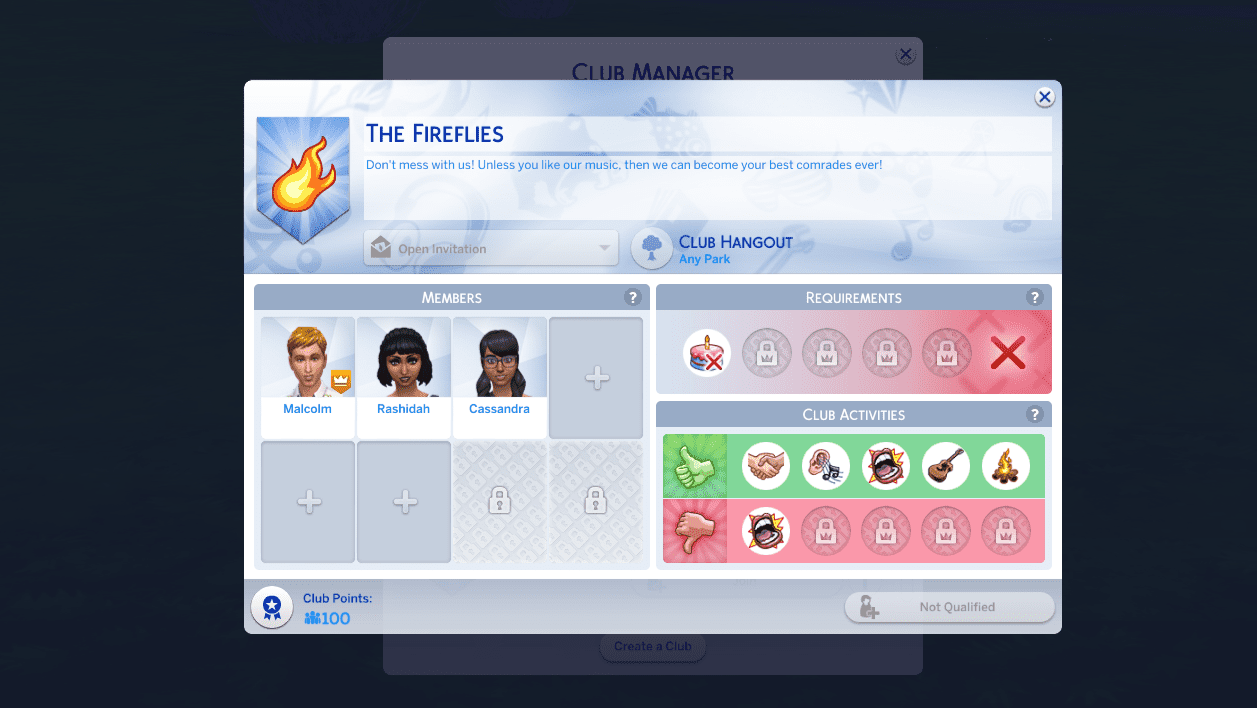The height and width of the screenshot is (708, 1257).
Task: Choose the campfire club activity
Action: tap(1006, 466)
